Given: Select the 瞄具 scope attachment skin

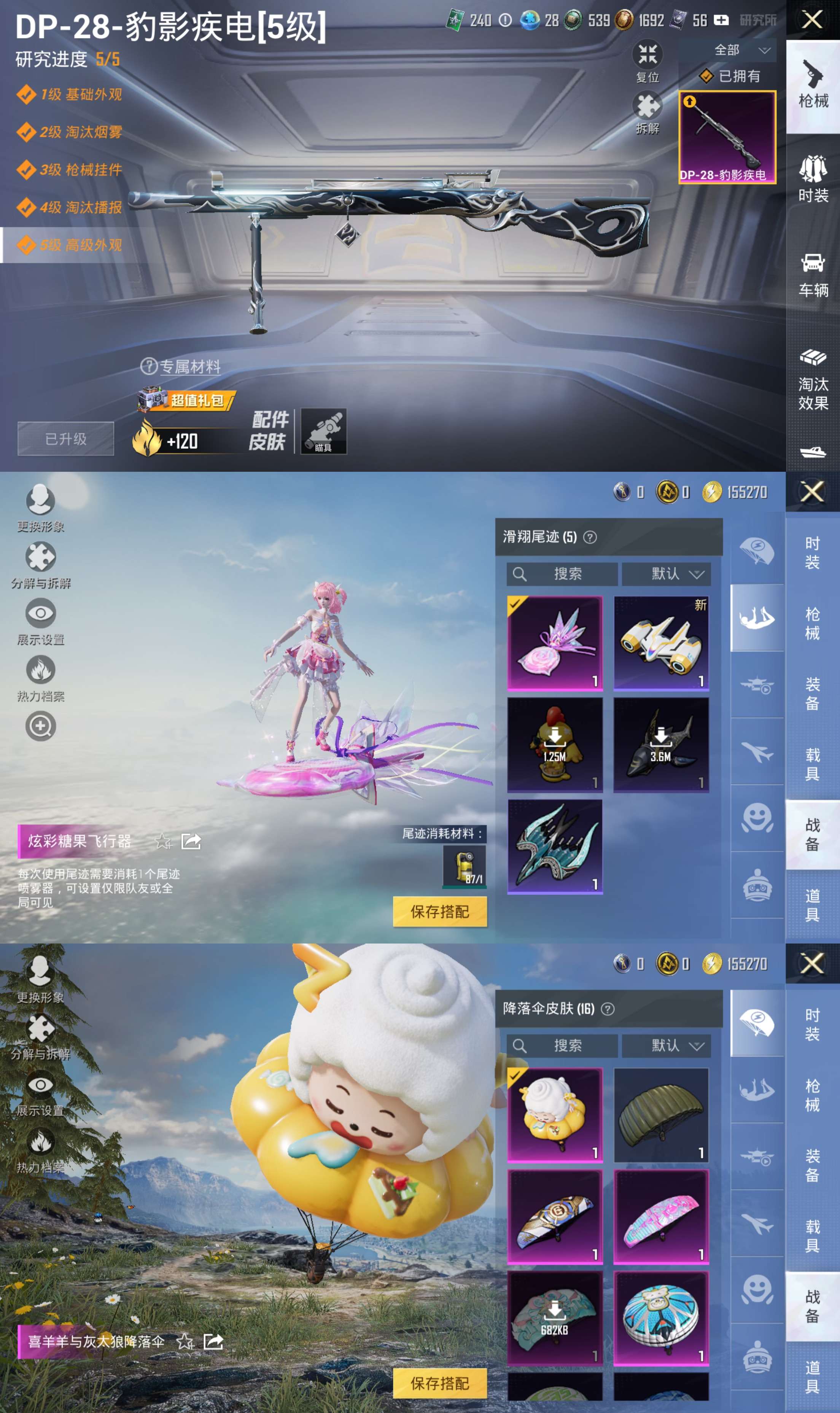Looking at the screenshot, I should 323,431.
